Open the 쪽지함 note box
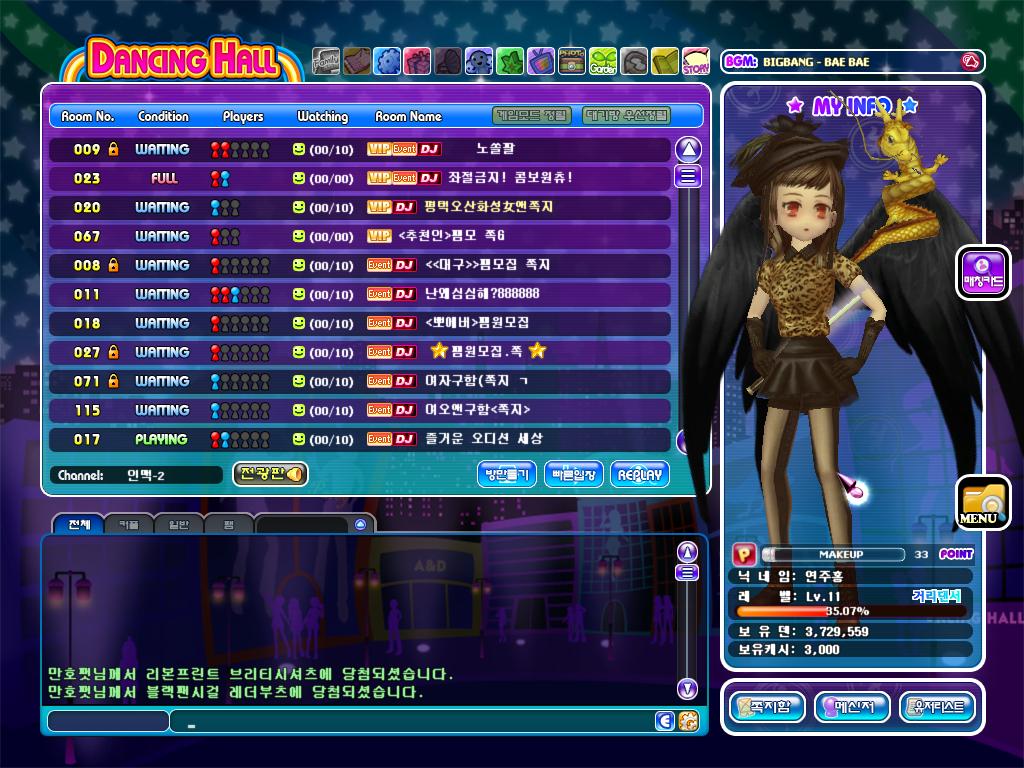The width and height of the screenshot is (1024, 768). 767,708
